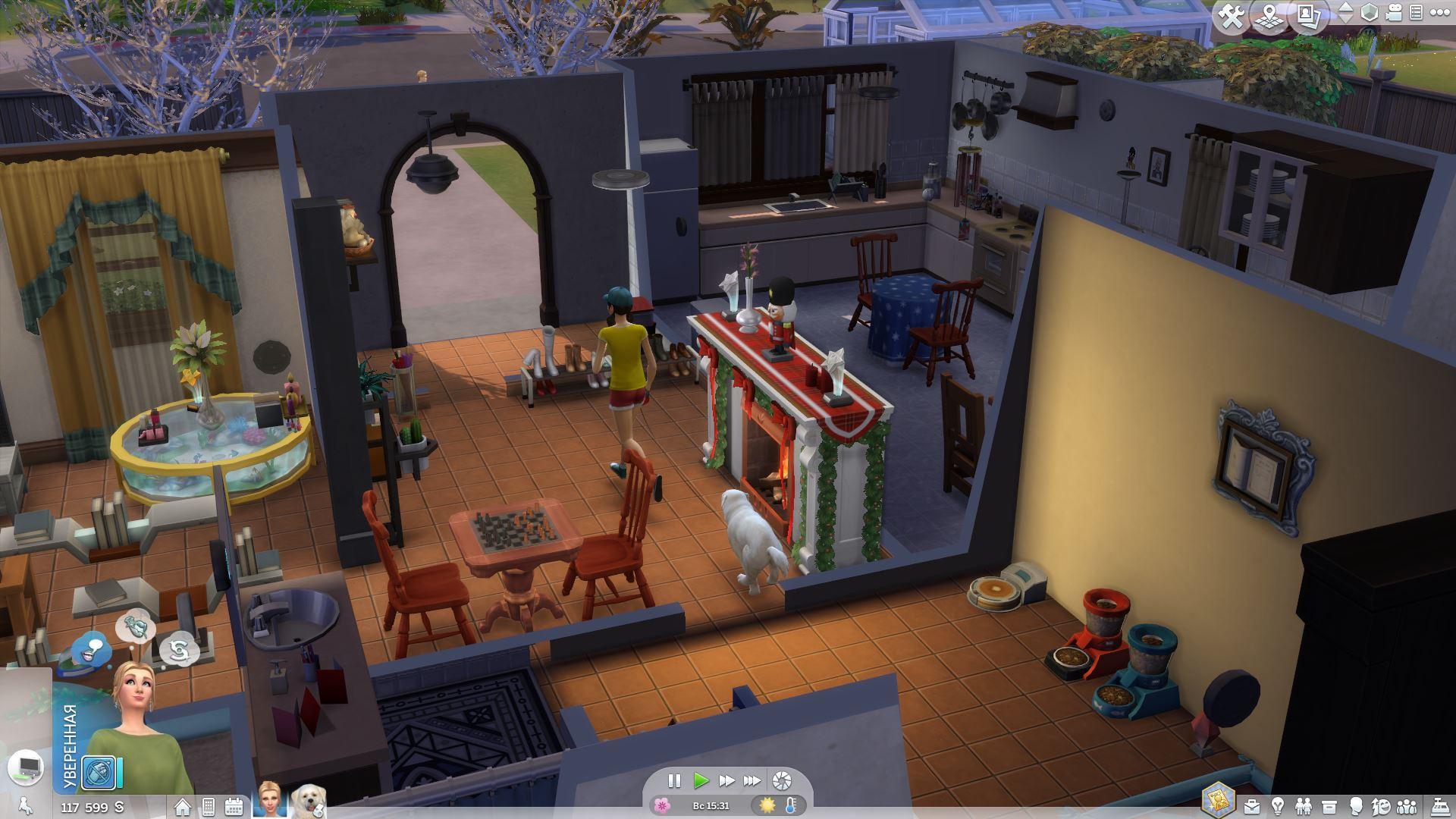The width and height of the screenshot is (1456, 819).
Task: Pause the game
Action: pos(673,780)
